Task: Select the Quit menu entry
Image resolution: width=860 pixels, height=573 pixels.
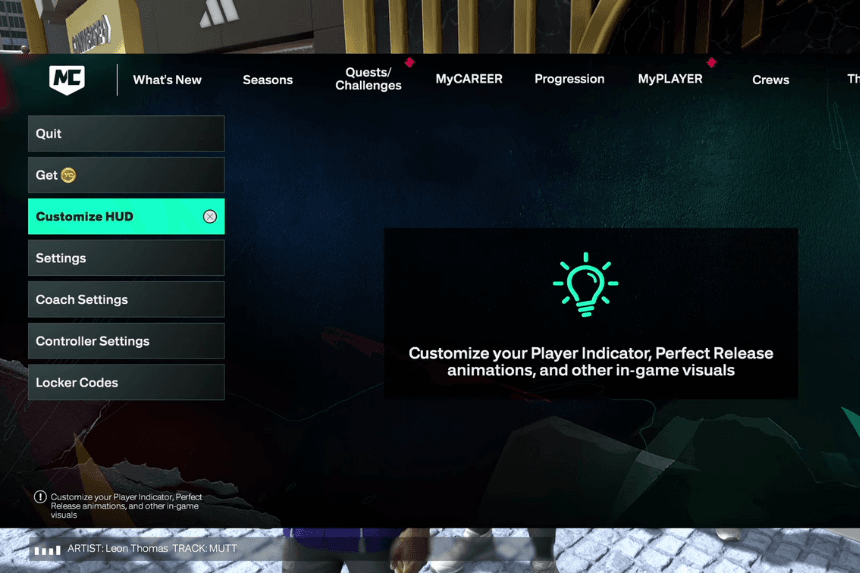Action: pos(126,134)
